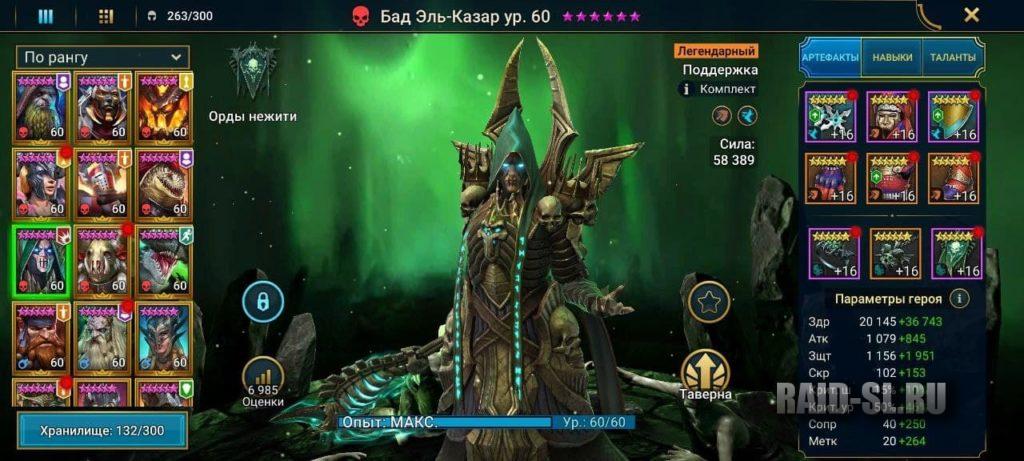Switch to the grid view icon
The width and height of the screenshot is (1024, 461).
107,16
